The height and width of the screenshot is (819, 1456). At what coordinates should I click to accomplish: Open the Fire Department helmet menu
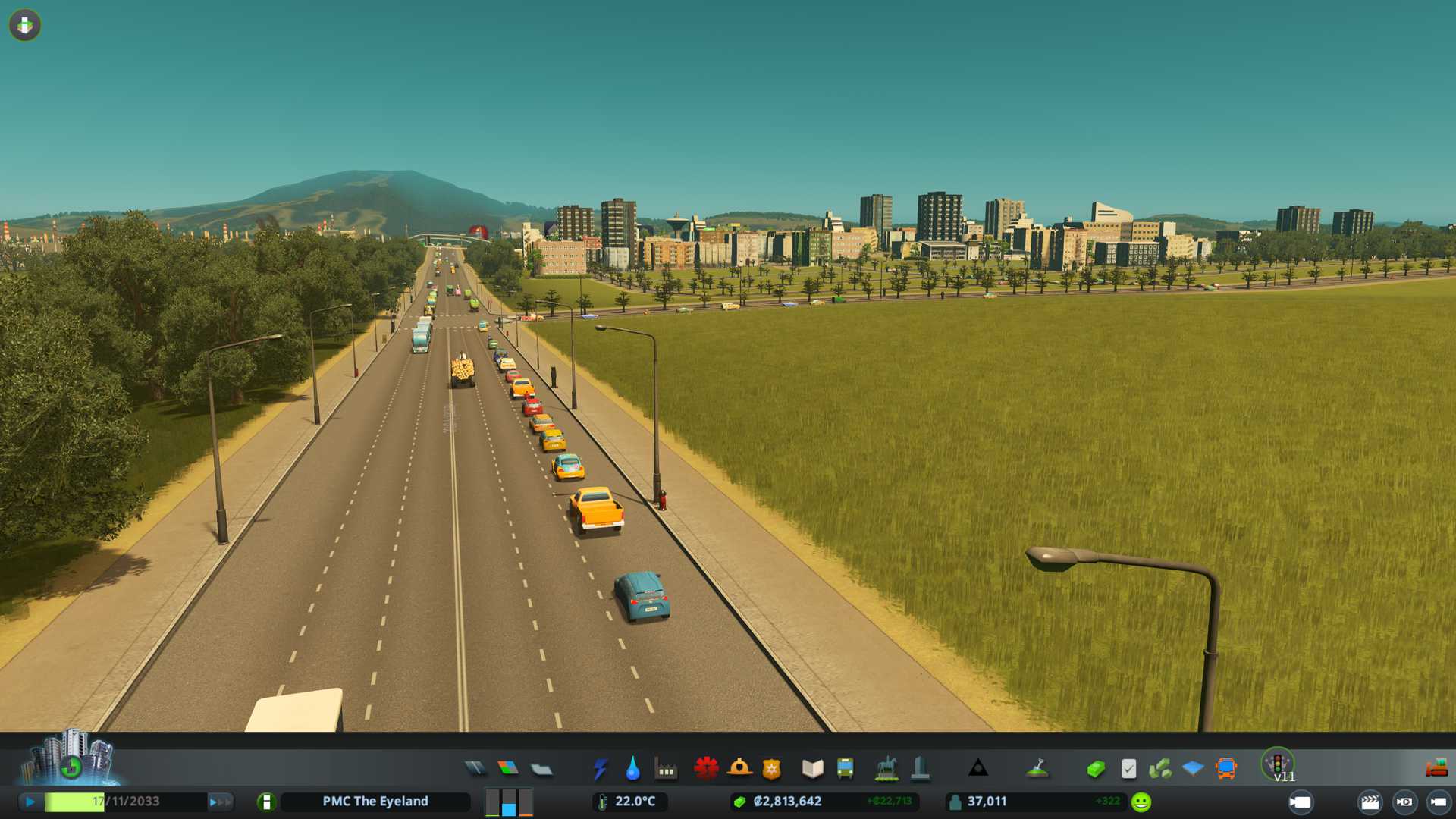pos(739,769)
